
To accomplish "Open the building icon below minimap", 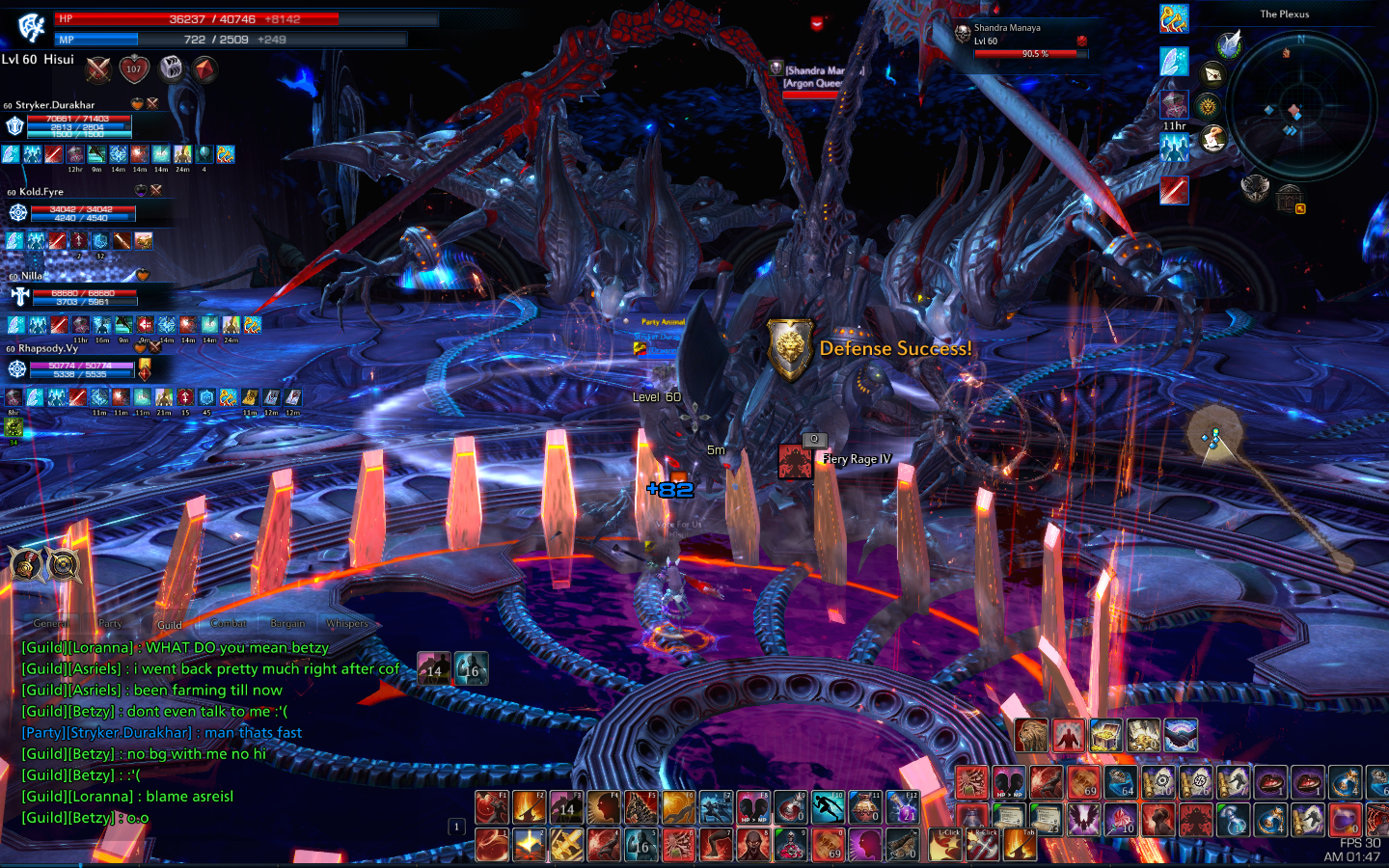I will (x=1290, y=198).
